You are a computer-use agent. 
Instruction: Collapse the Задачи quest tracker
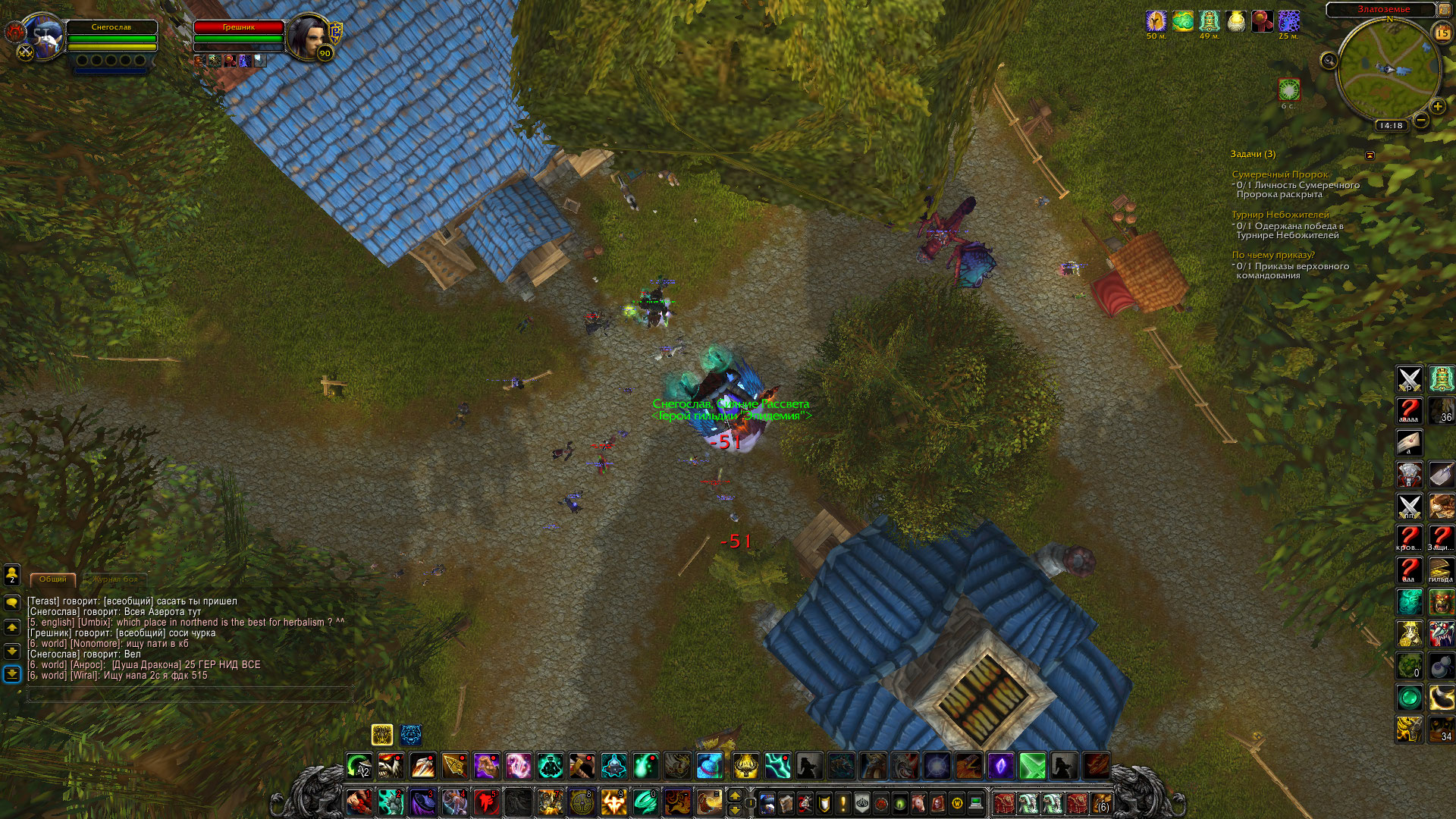click(1370, 155)
